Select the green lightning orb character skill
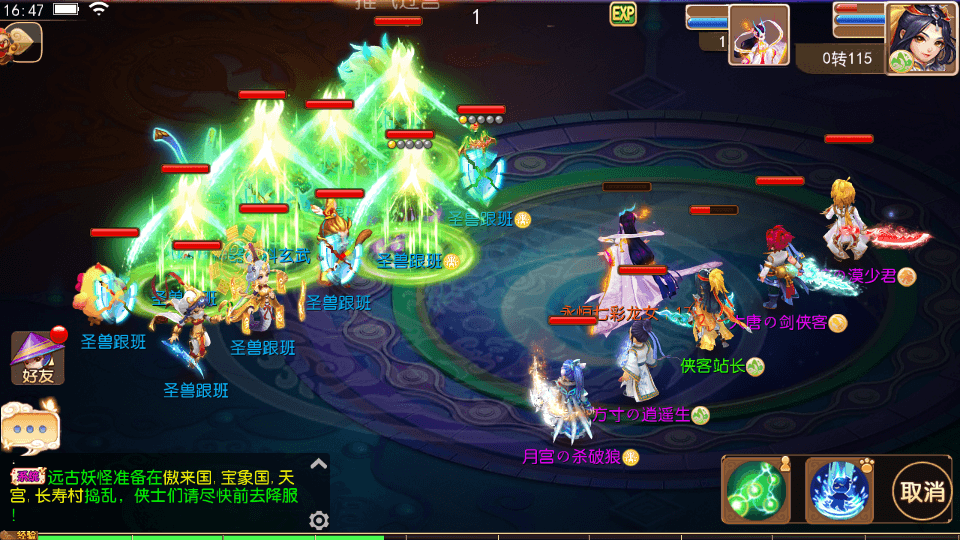Screen dimensions: 960x540 click(x=756, y=490)
